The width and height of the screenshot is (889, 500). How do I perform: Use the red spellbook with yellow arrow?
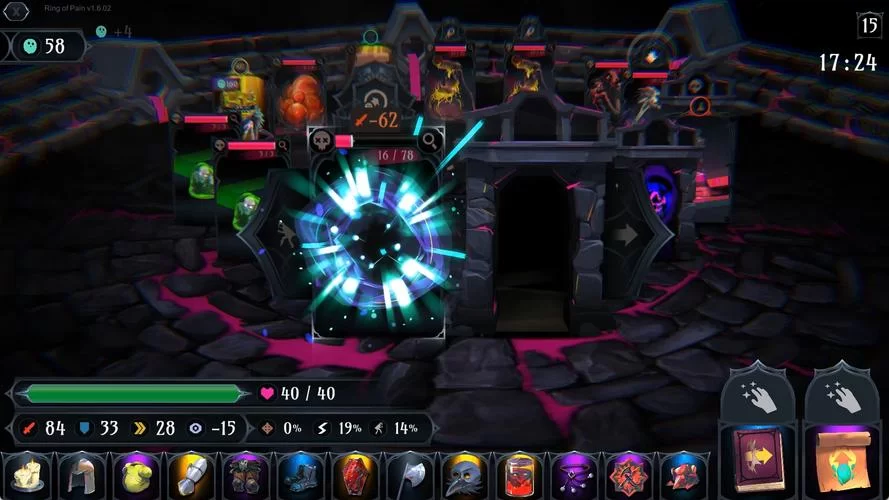757,455
